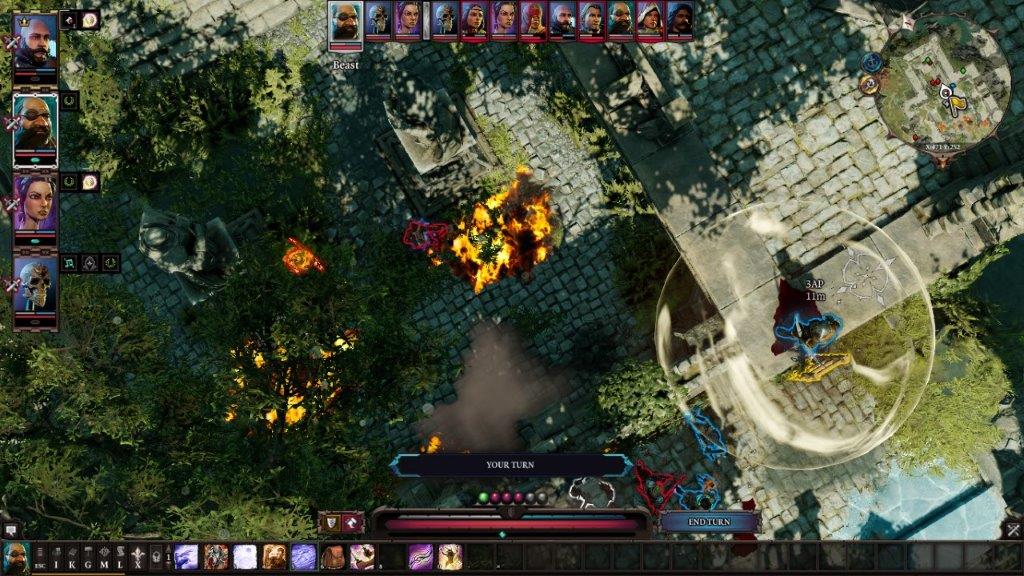
Task: Activate the purple swirl skill in hotbar
Action: click(421, 557)
